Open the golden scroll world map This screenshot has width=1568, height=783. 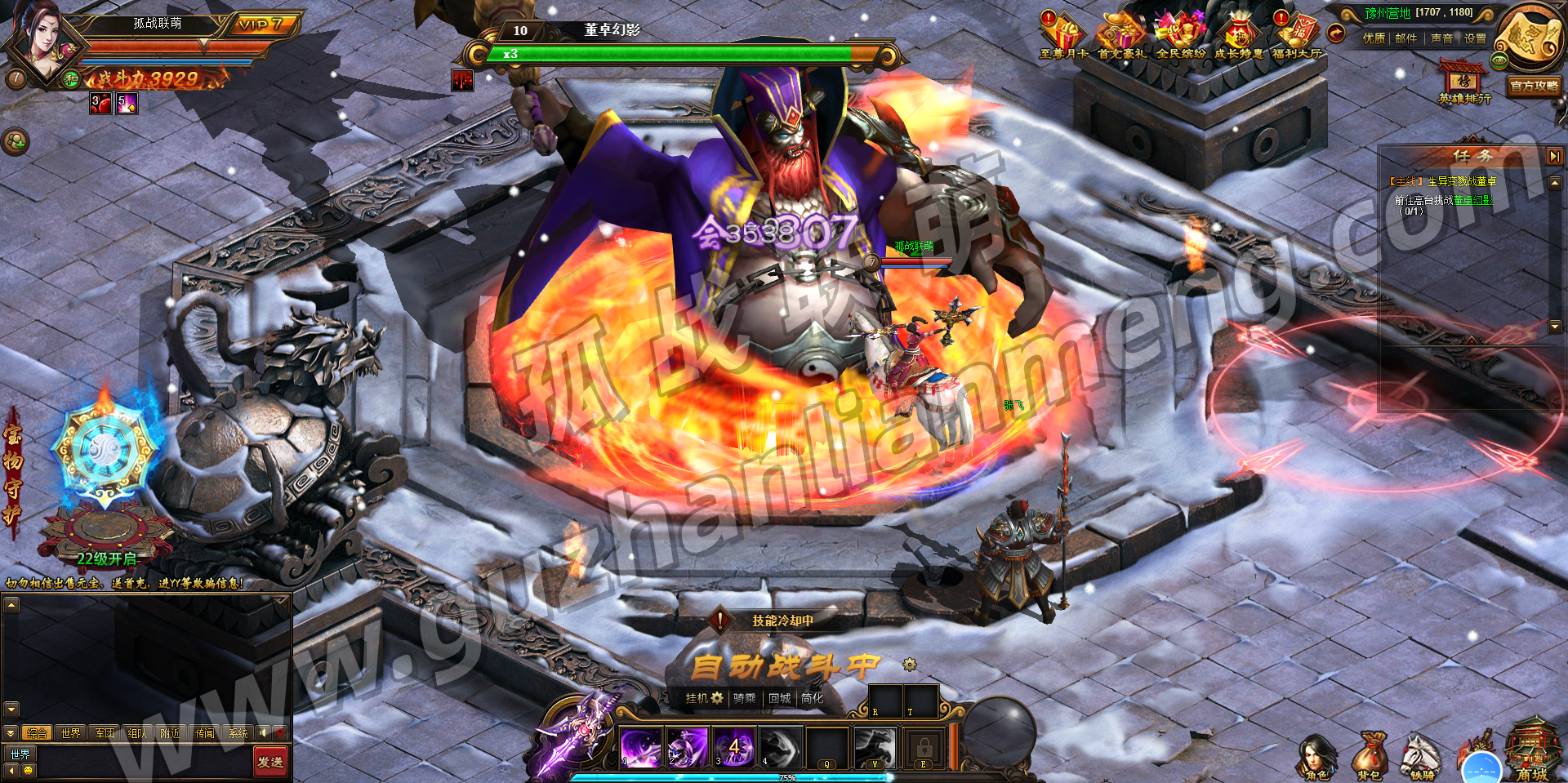(1530, 37)
